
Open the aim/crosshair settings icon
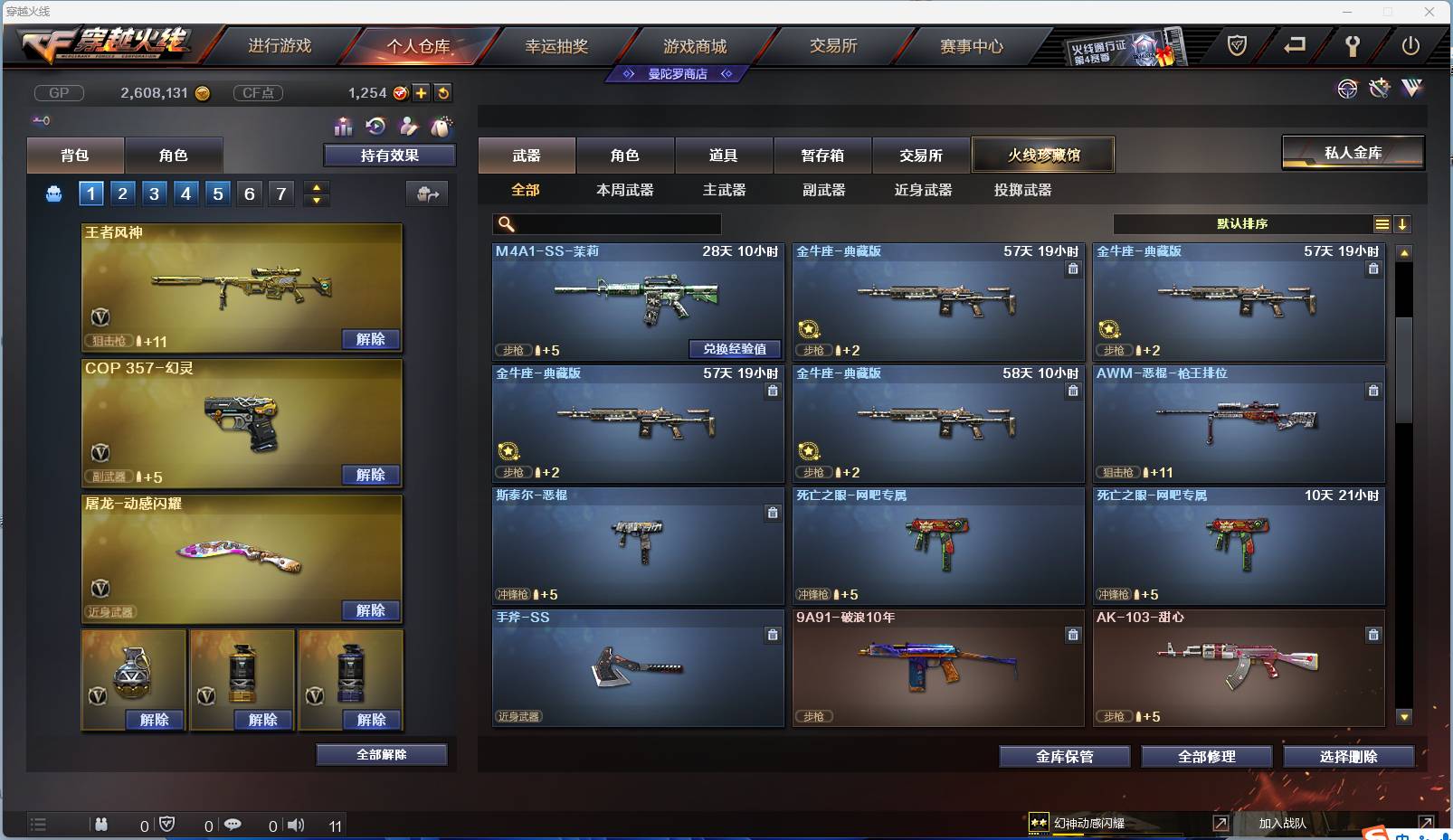point(1348,89)
